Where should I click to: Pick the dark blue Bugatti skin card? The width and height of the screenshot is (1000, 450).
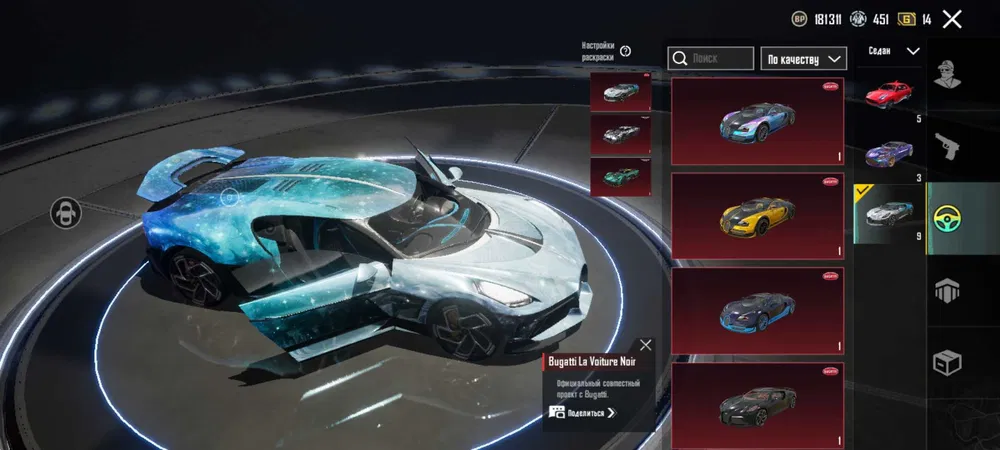(757, 311)
